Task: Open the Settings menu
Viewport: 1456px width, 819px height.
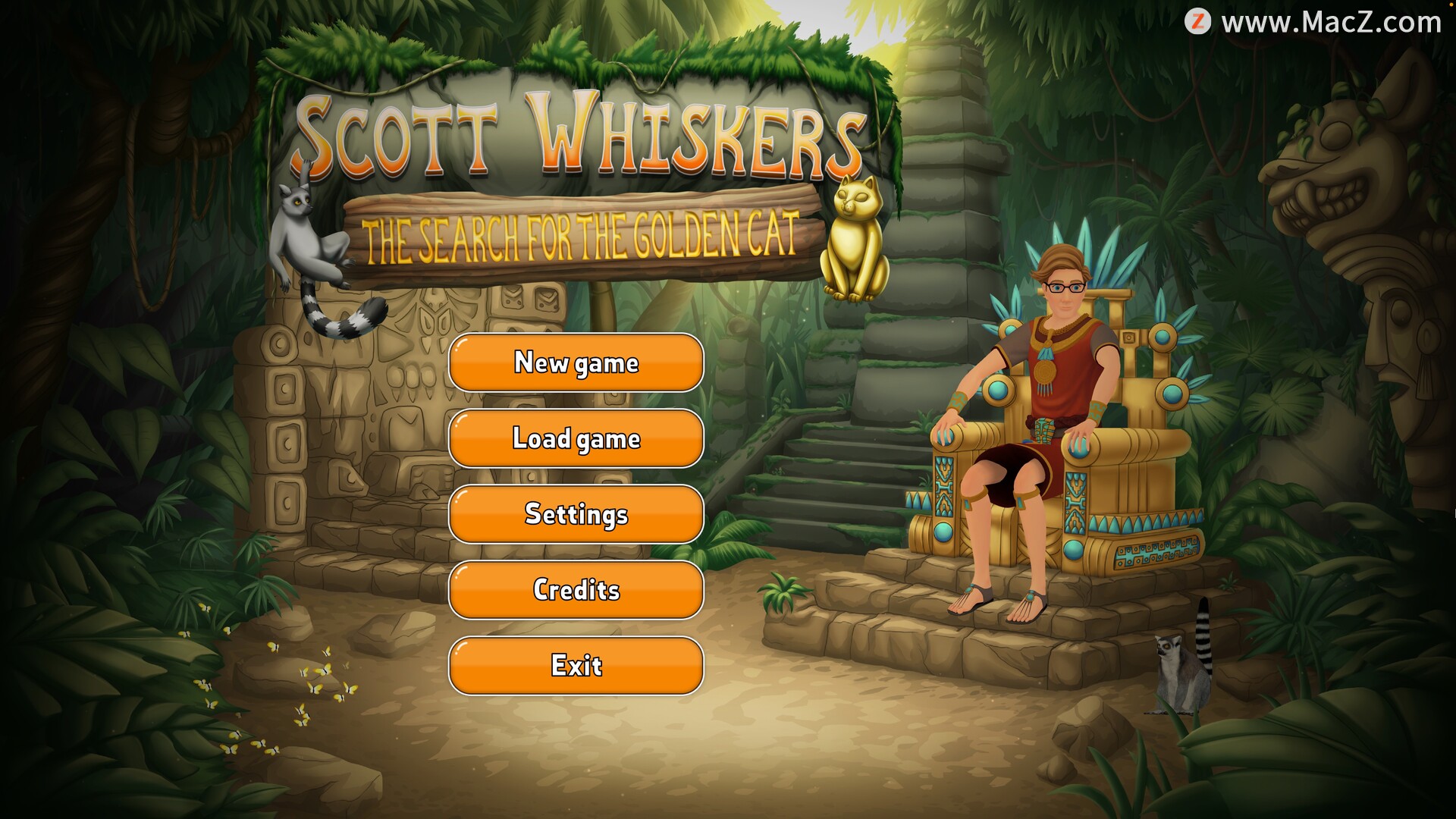Action: pos(576,514)
